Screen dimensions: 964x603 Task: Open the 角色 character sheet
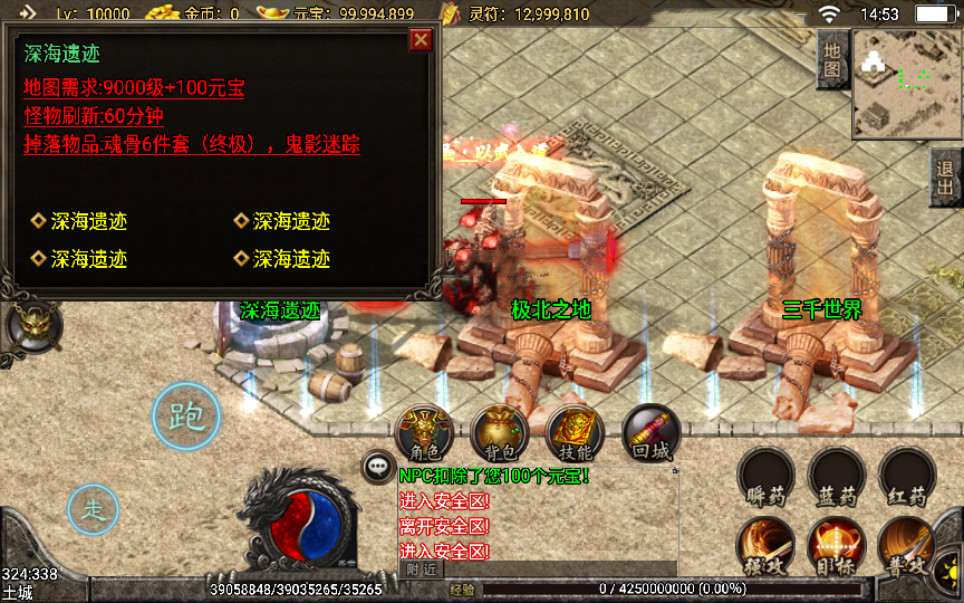pos(425,433)
